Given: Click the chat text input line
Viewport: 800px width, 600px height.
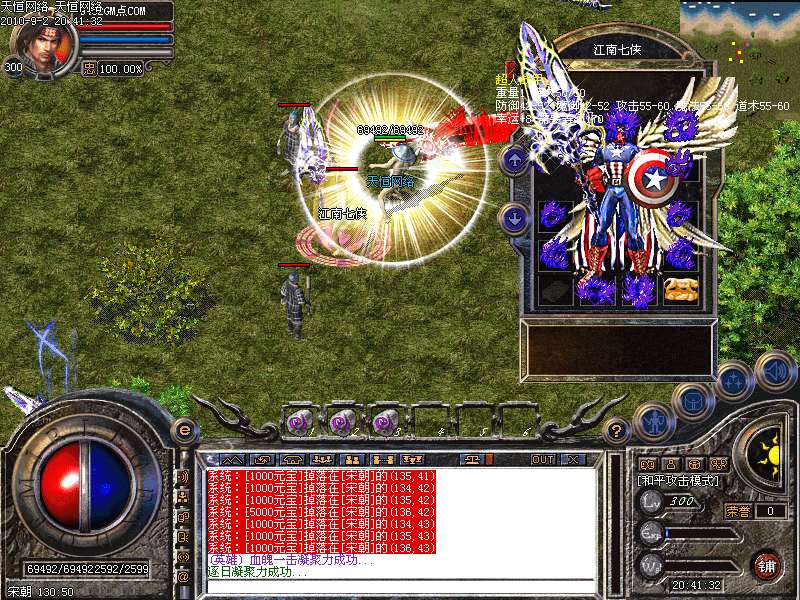Looking at the screenshot, I should pos(400,585).
